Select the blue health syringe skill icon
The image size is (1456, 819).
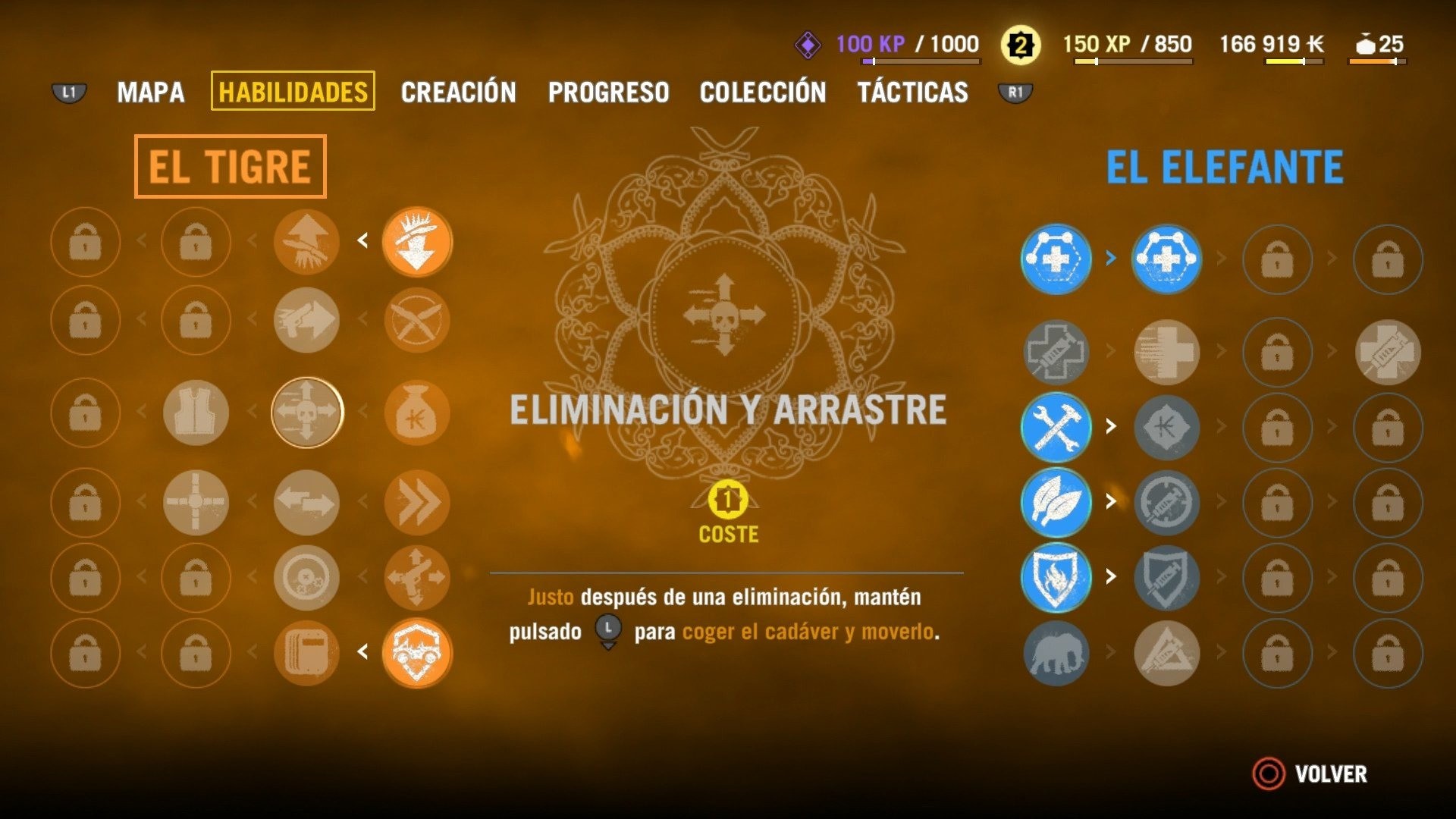click(1056, 259)
